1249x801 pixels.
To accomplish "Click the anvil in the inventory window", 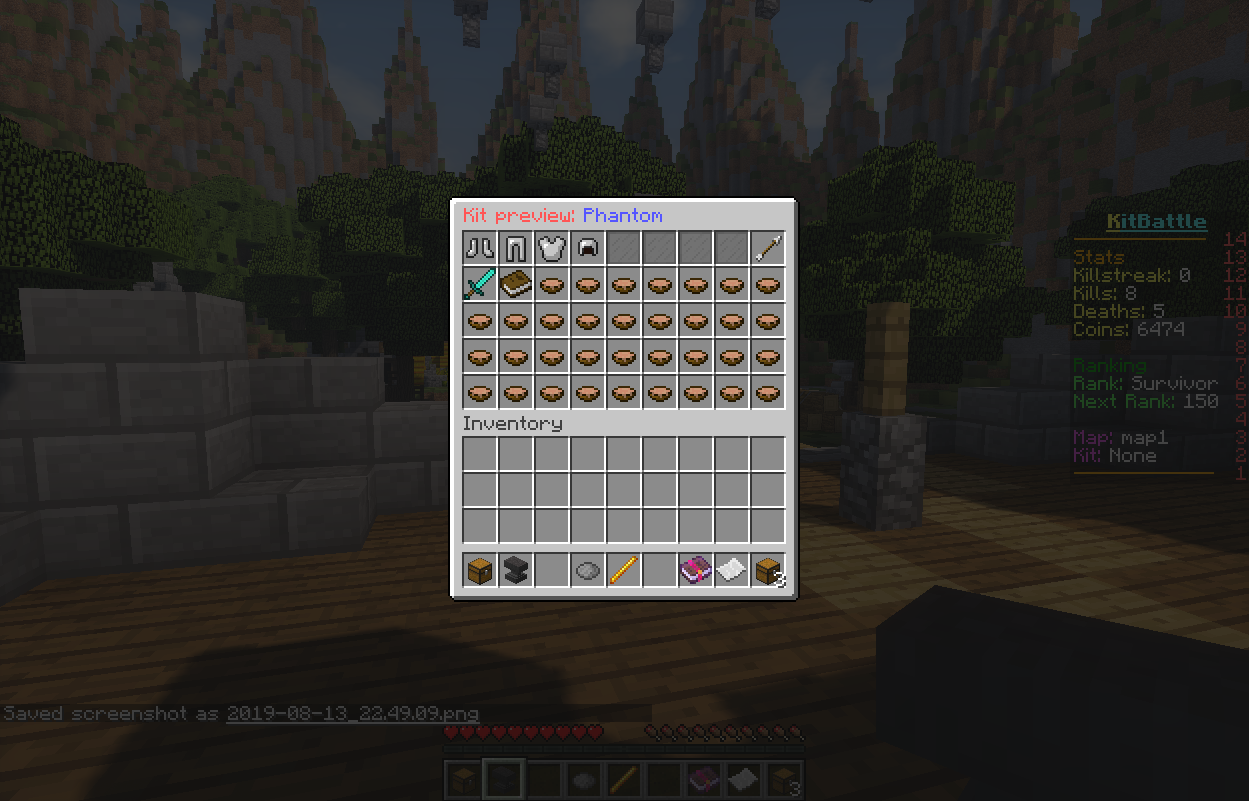I will (x=516, y=571).
